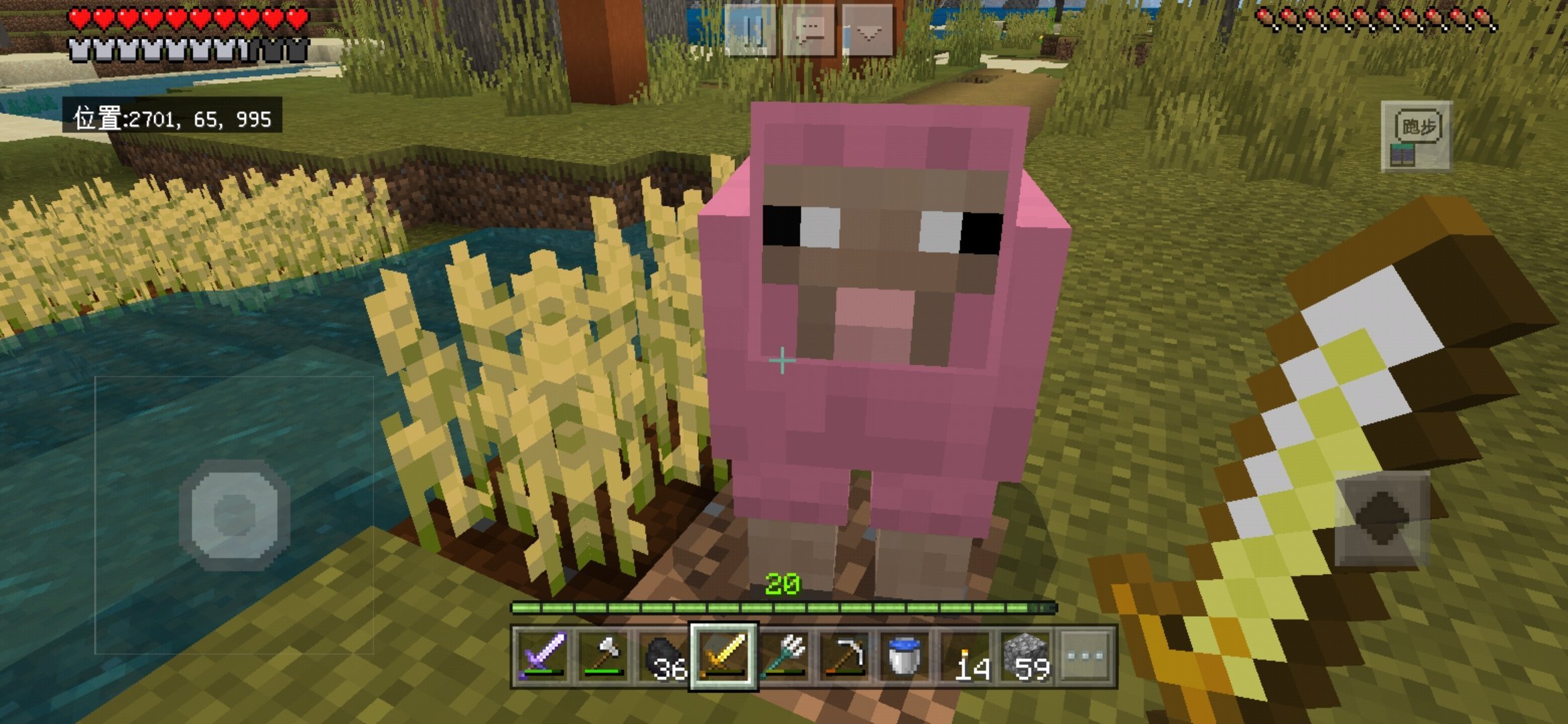1568x724 pixels.
Task: Equip the trident from the hotbar
Action: click(x=784, y=656)
